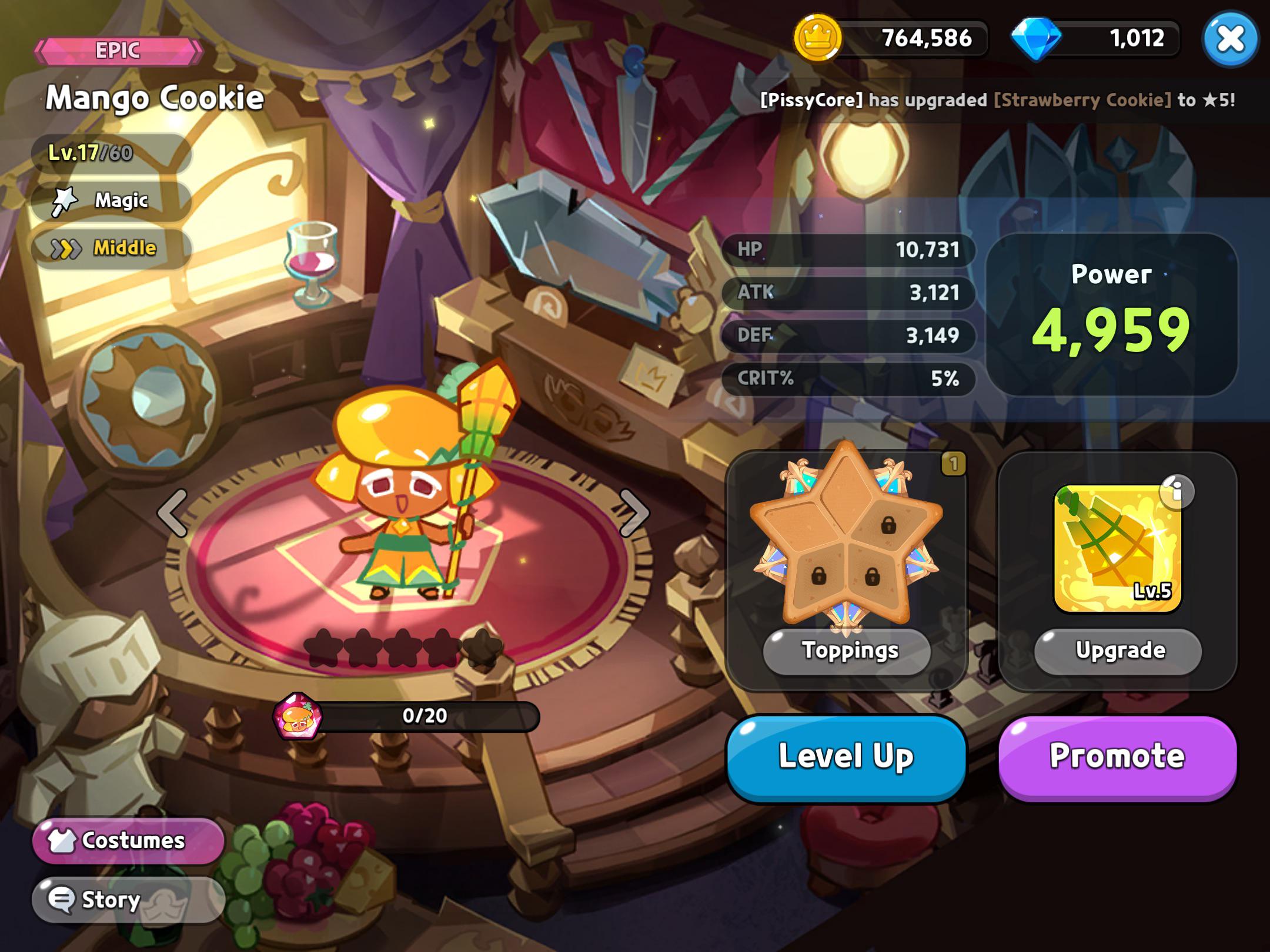Close the cookie details screen

click(x=1230, y=39)
